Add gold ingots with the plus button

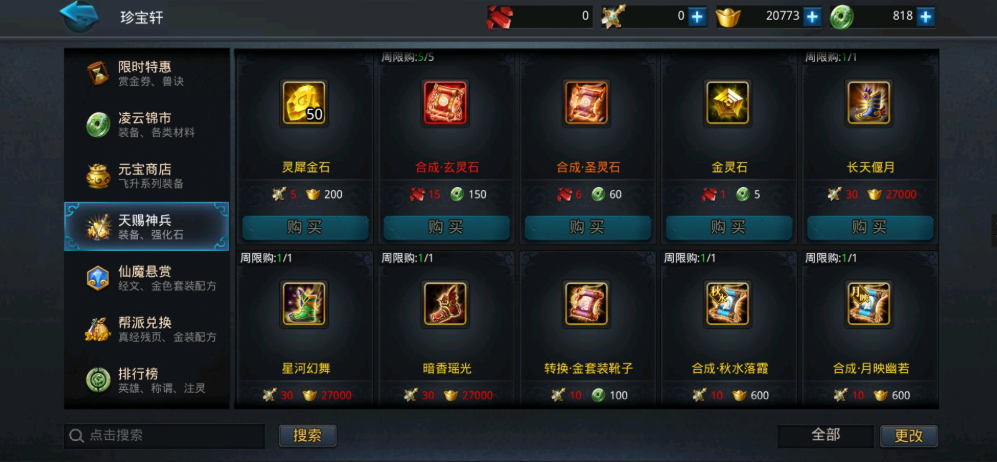click(812, 16)
